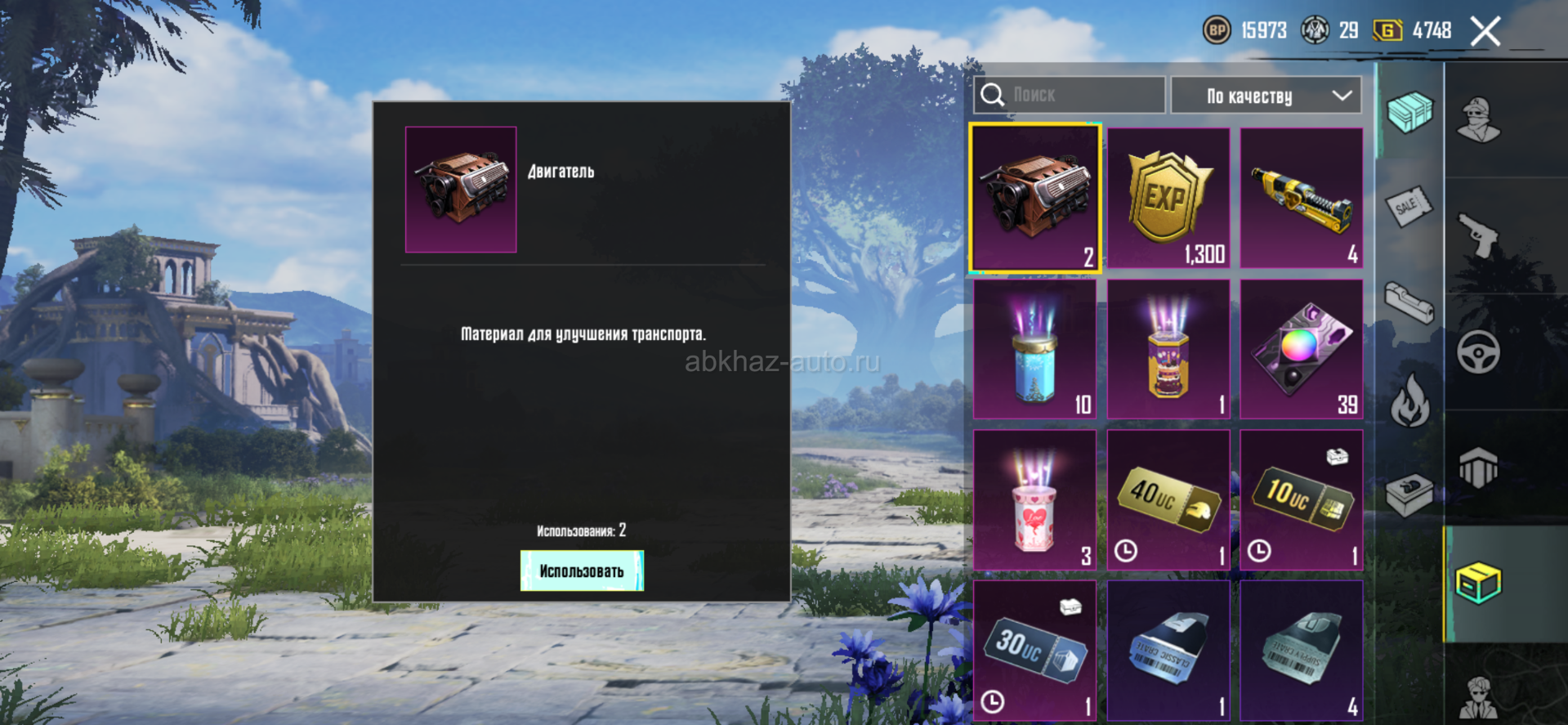The width and height of the screenshot is (1568, 725).
Task: Focus the Поиск search field
Action: point(1069,96)
